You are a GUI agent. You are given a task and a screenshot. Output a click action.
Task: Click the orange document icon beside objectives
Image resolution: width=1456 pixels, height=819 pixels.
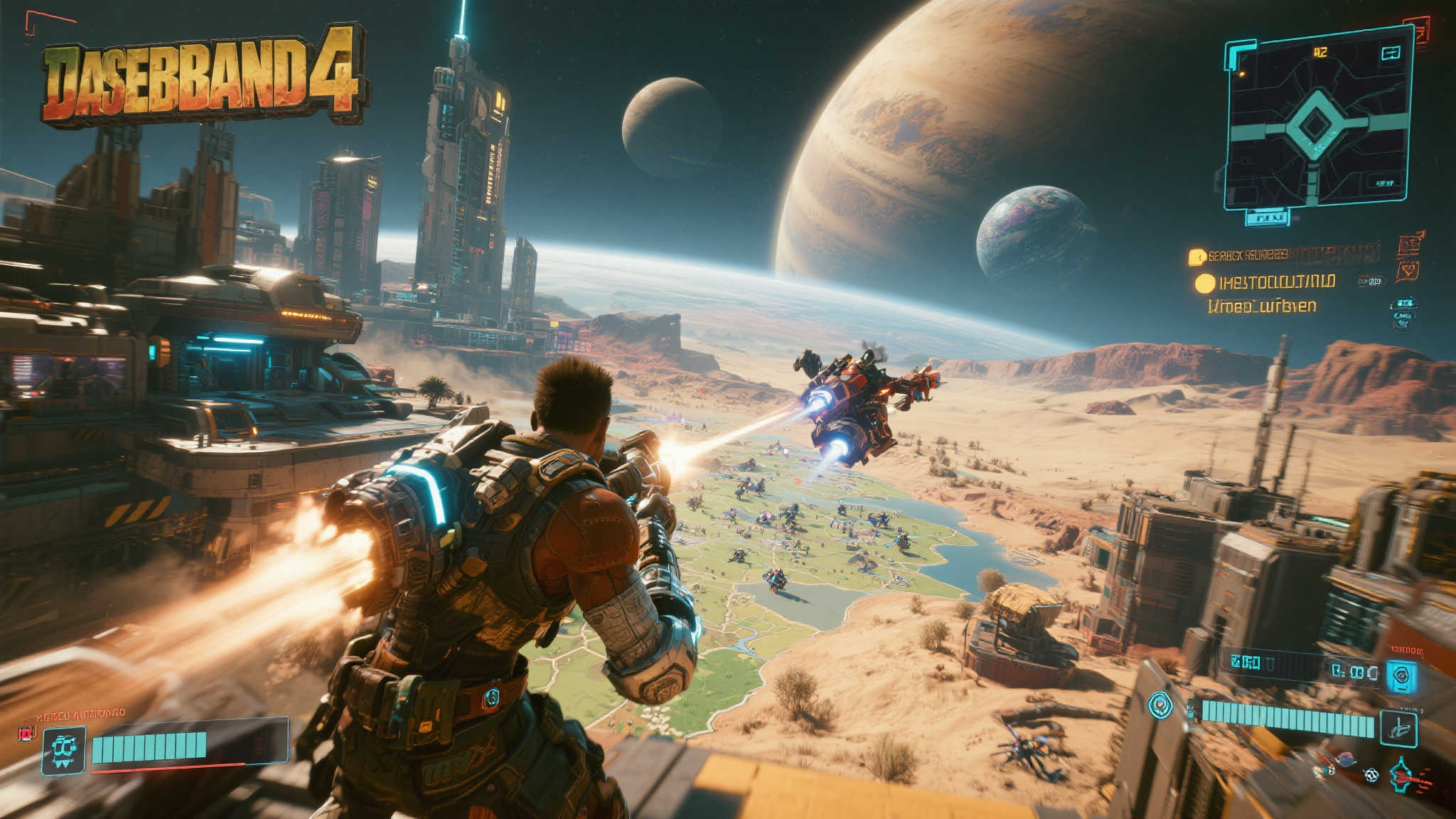1409,245
